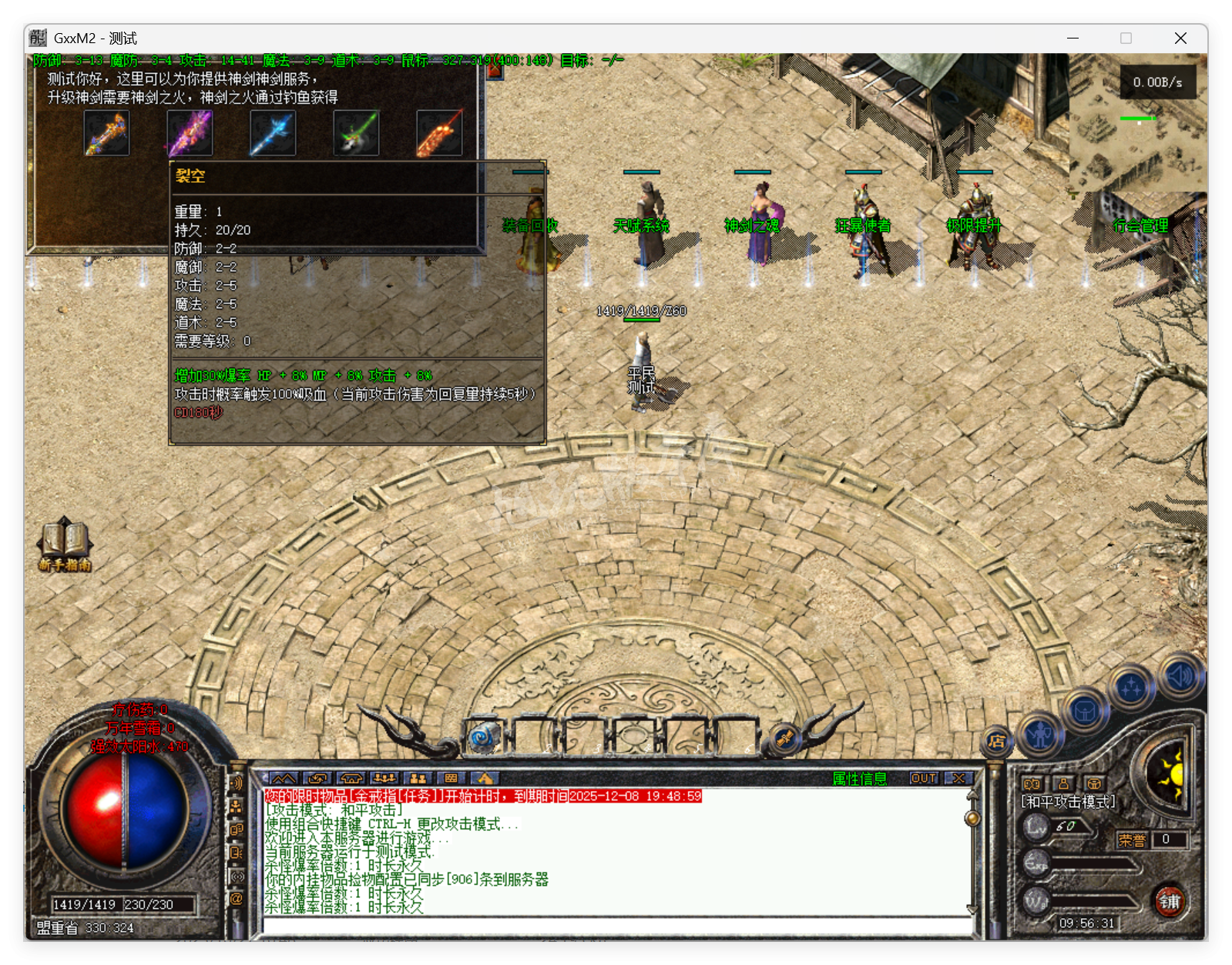Select the golden multicolored sword icon
This screenshot has width=1232, height=965.
[x=106, y=133]
